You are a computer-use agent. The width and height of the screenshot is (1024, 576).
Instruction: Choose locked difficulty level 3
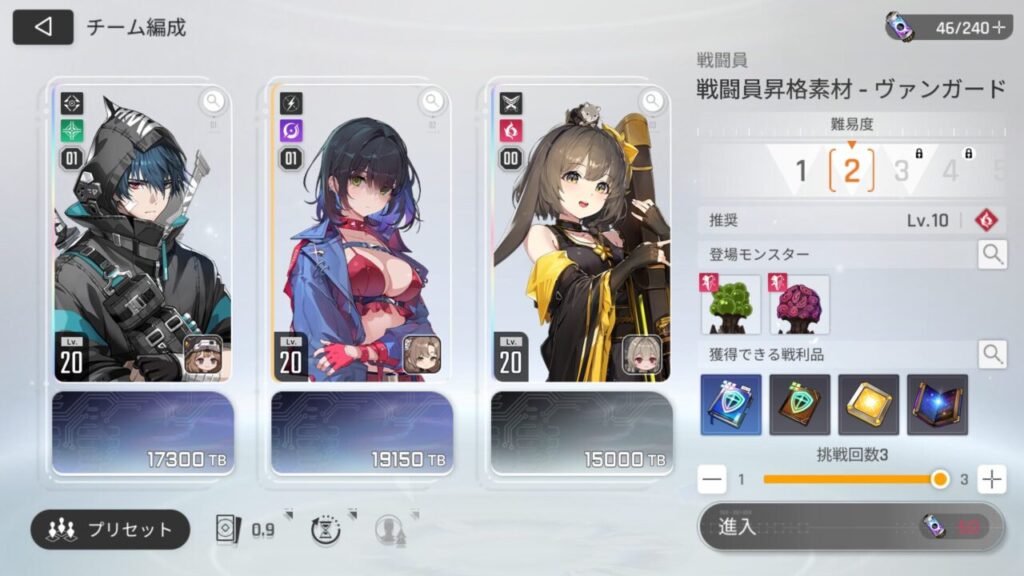click(902, 171)
